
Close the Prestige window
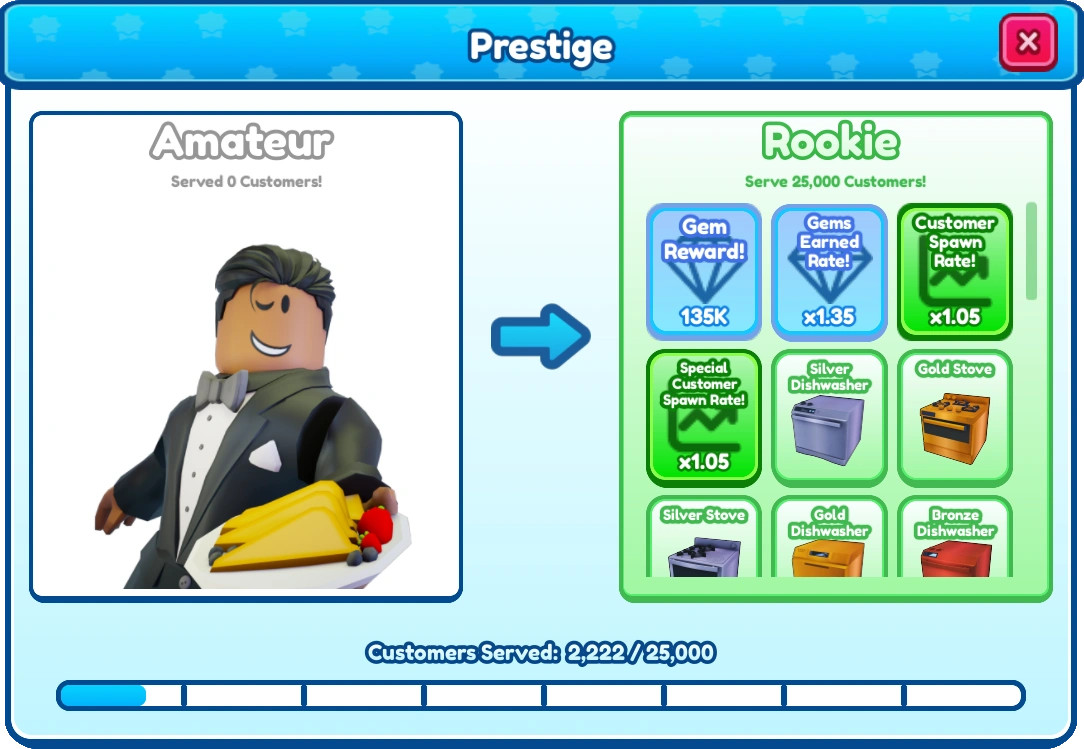coord(1027,42)
